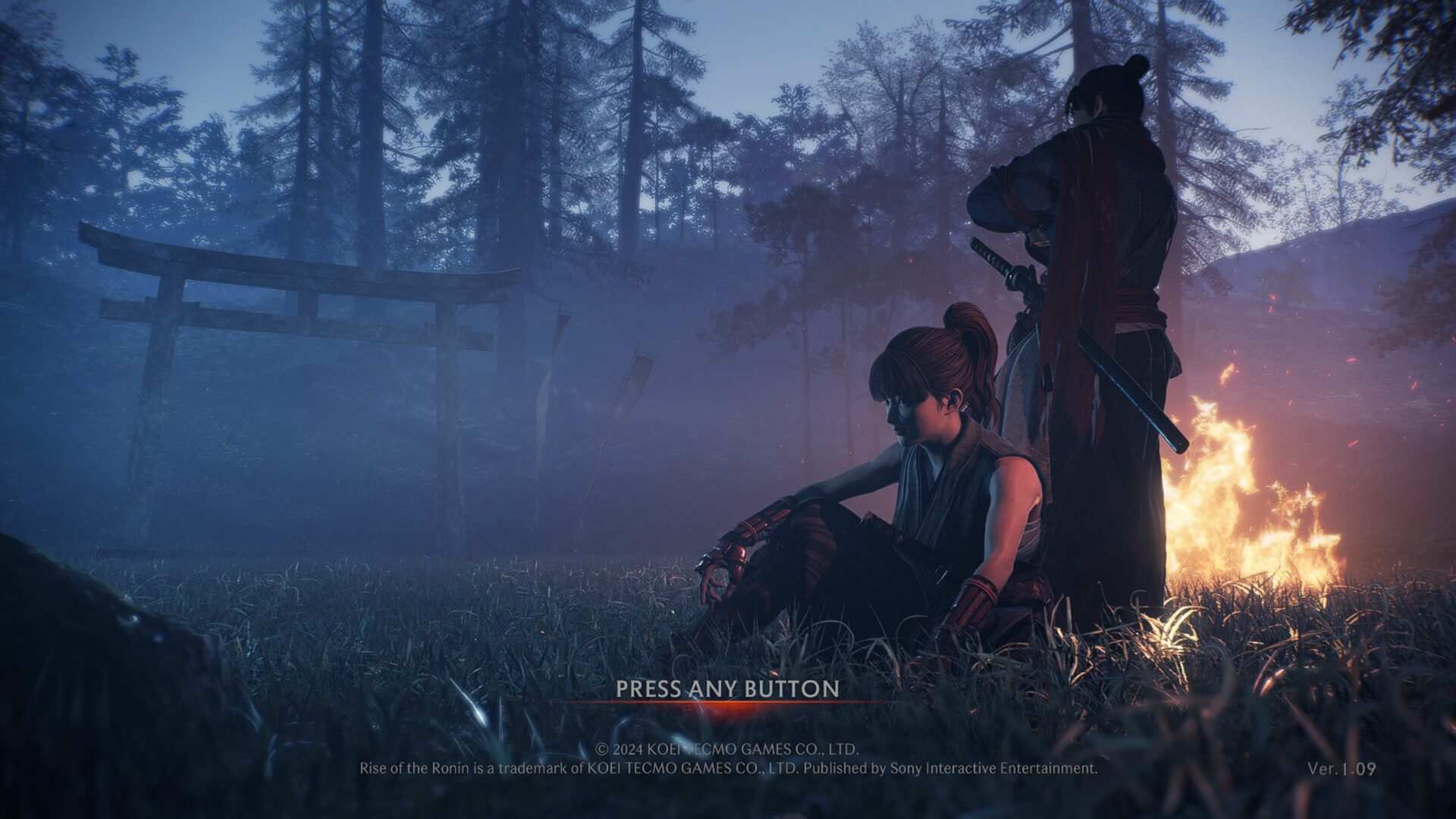Click the "Press Any Button" title prompt
The image size is (1456, 819).
pos(727,689)
